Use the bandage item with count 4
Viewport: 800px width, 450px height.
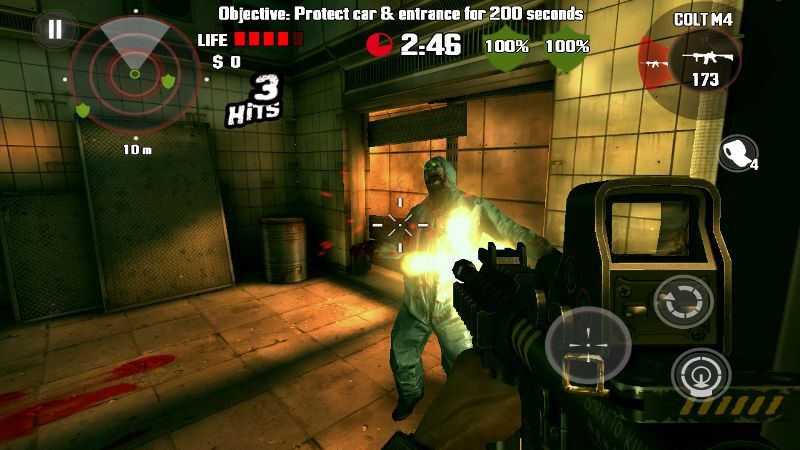click(x=737, y=154)
